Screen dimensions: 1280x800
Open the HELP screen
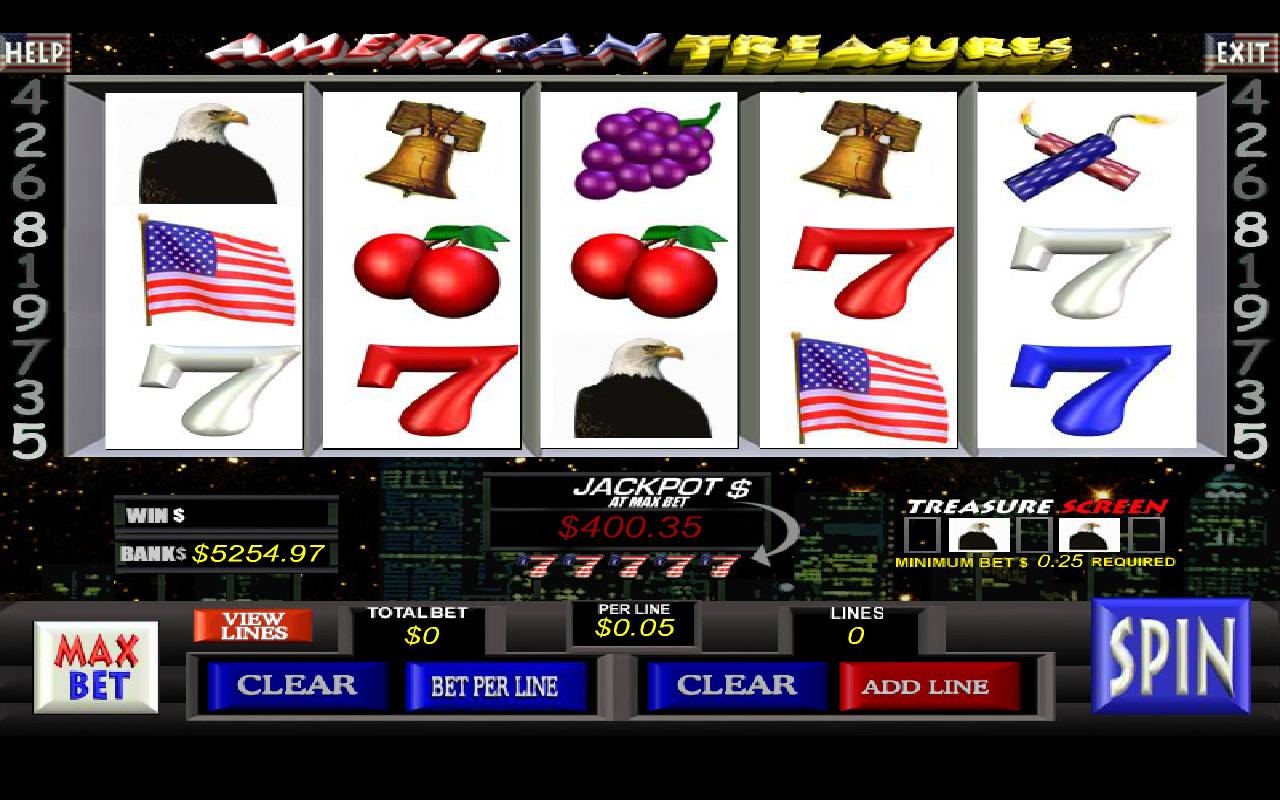(32, 52)
